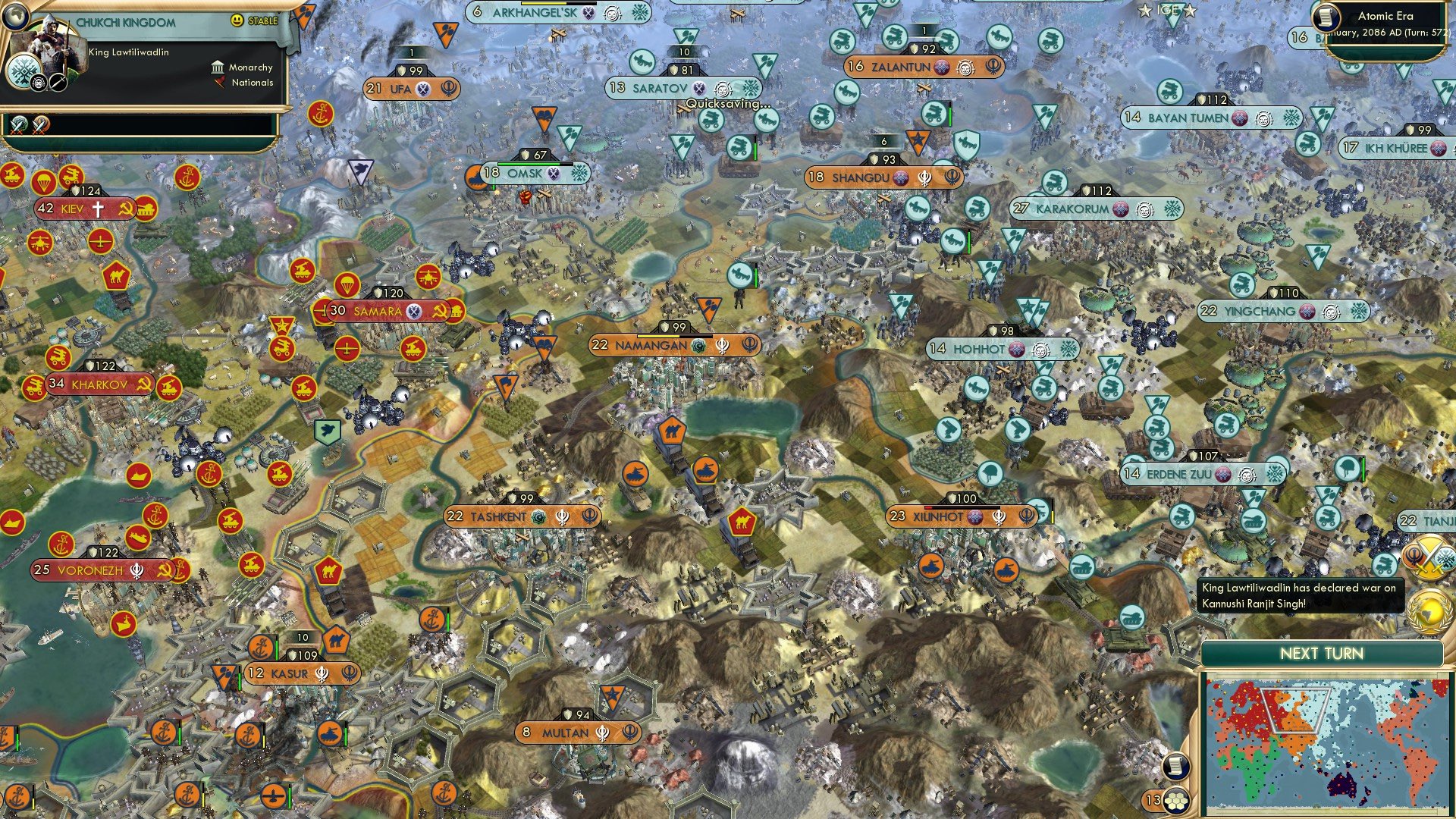Open the World Congress golden globe icon

[x=1428, y=610]
